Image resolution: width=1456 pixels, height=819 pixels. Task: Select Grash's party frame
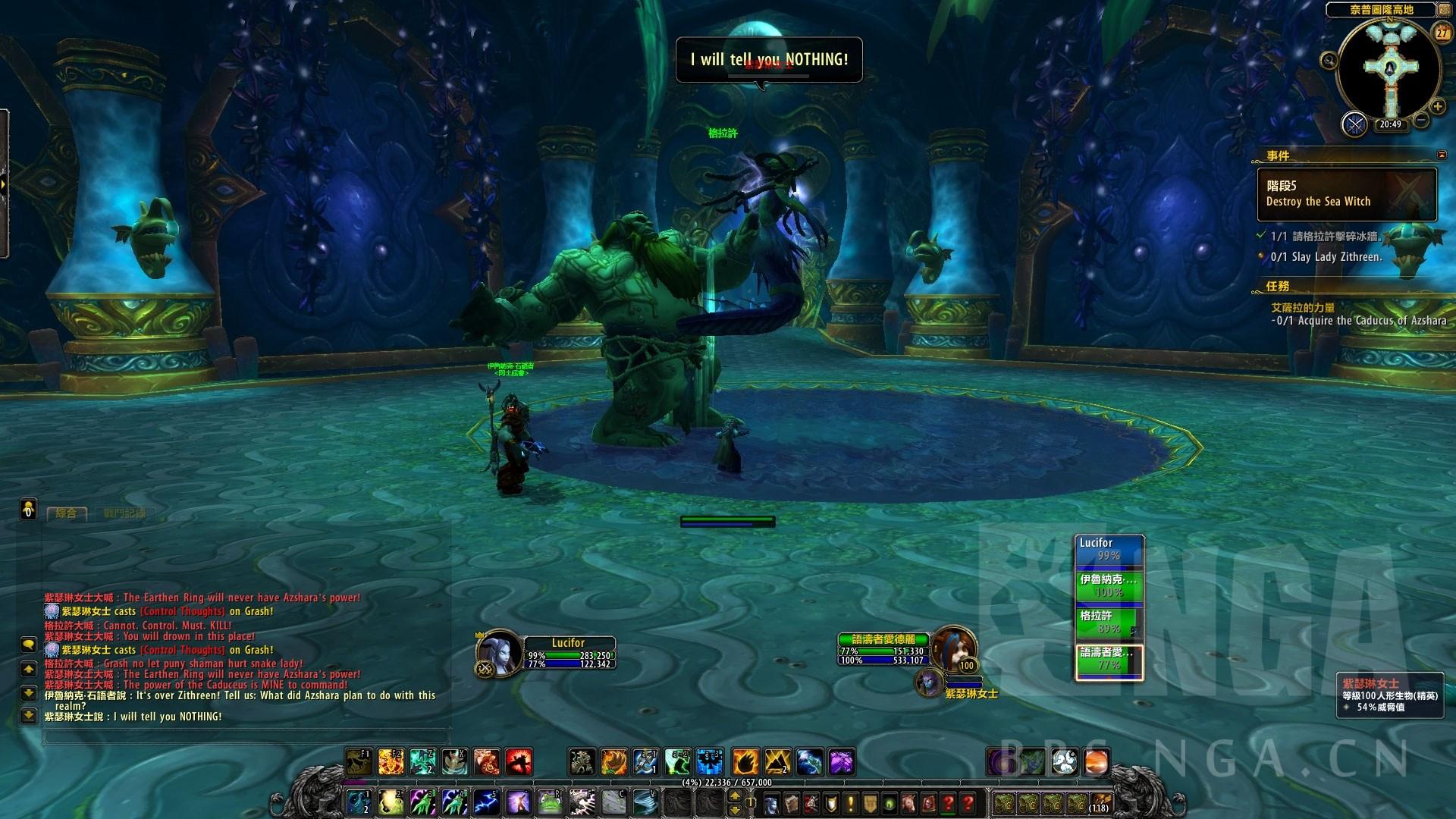(x=1109, y=622)
